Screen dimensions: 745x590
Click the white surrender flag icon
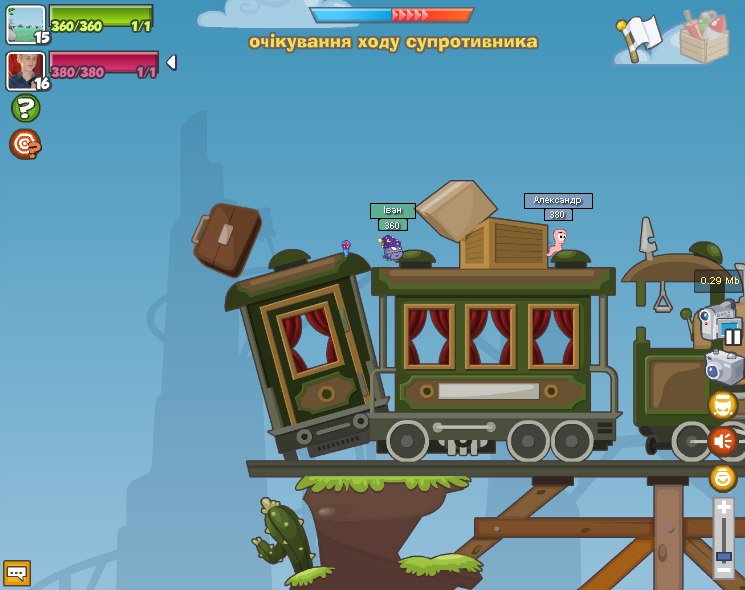[x=641, y=37]
